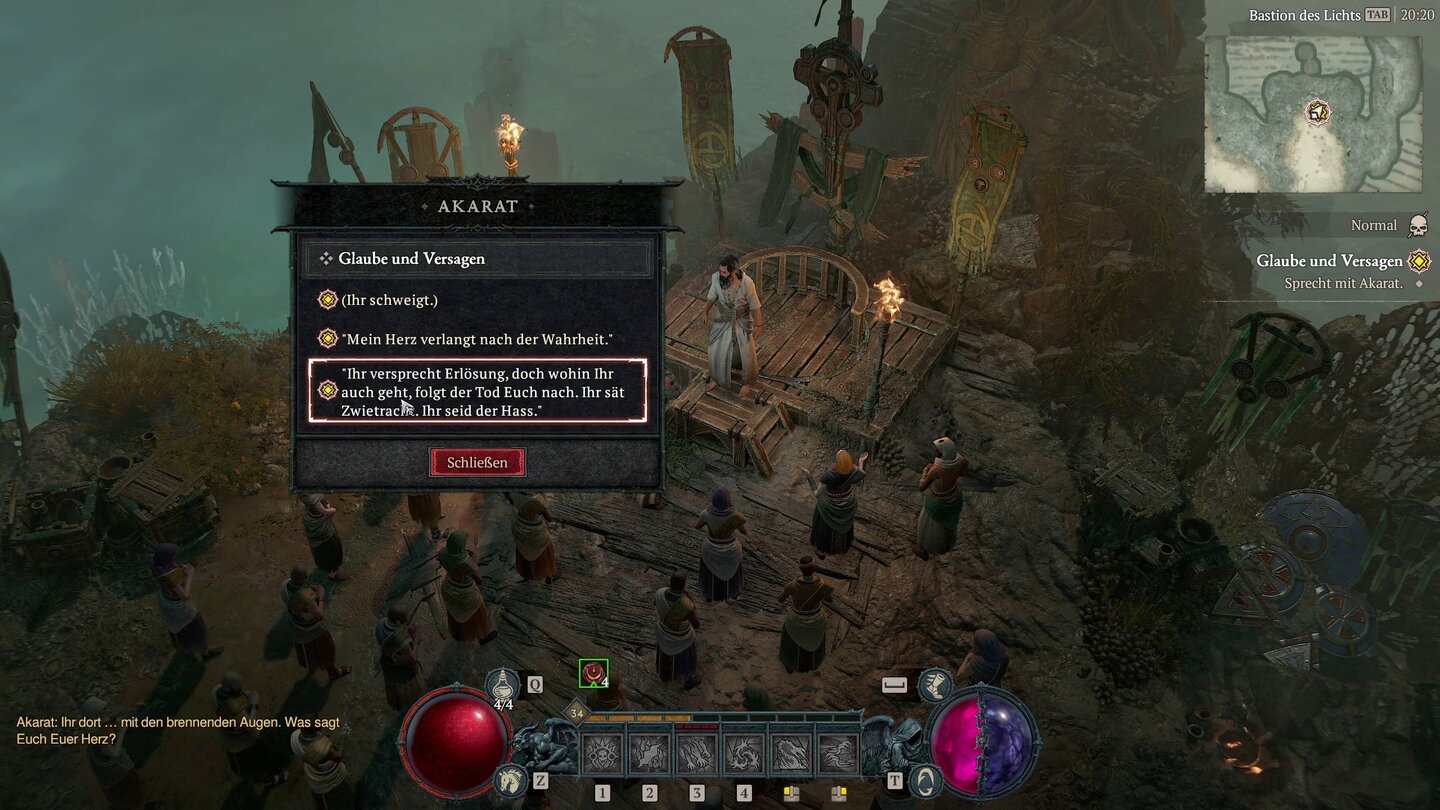This screenshot has height=810, width=1440.
Task: Select the skull skill in hotbar slot 1
Action: click(601, 753)
